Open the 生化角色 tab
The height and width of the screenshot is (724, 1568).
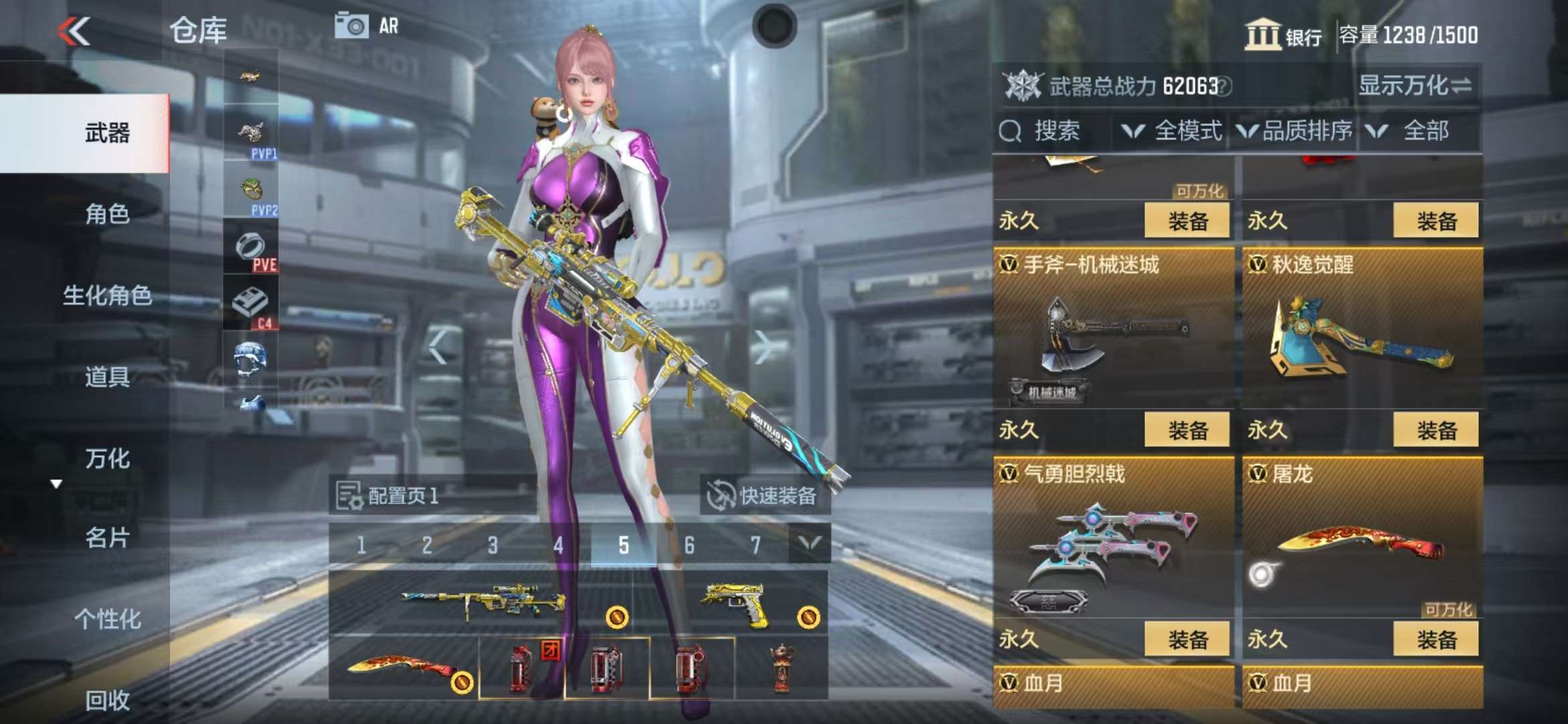[x=107, y=295]
